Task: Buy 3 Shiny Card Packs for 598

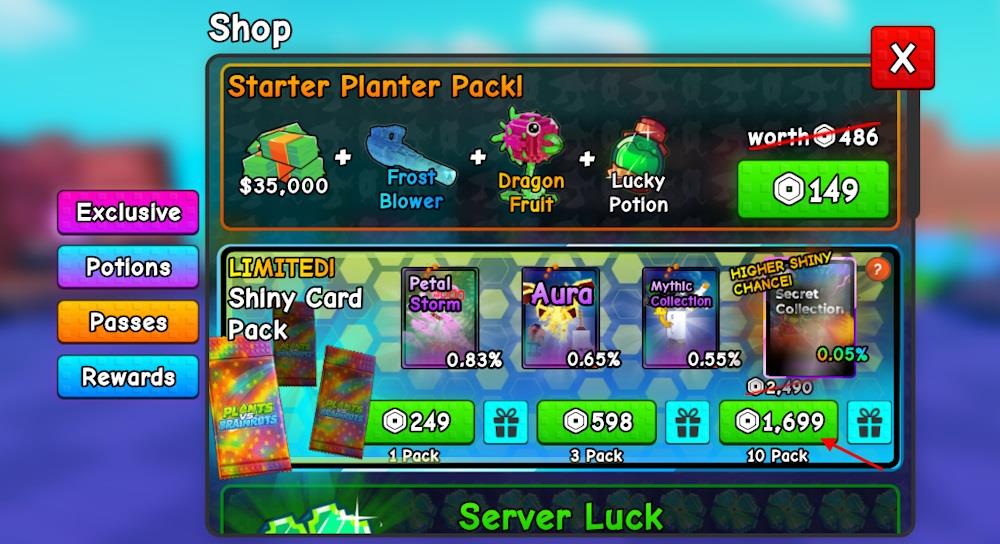Action: click(x=596, y=422)
